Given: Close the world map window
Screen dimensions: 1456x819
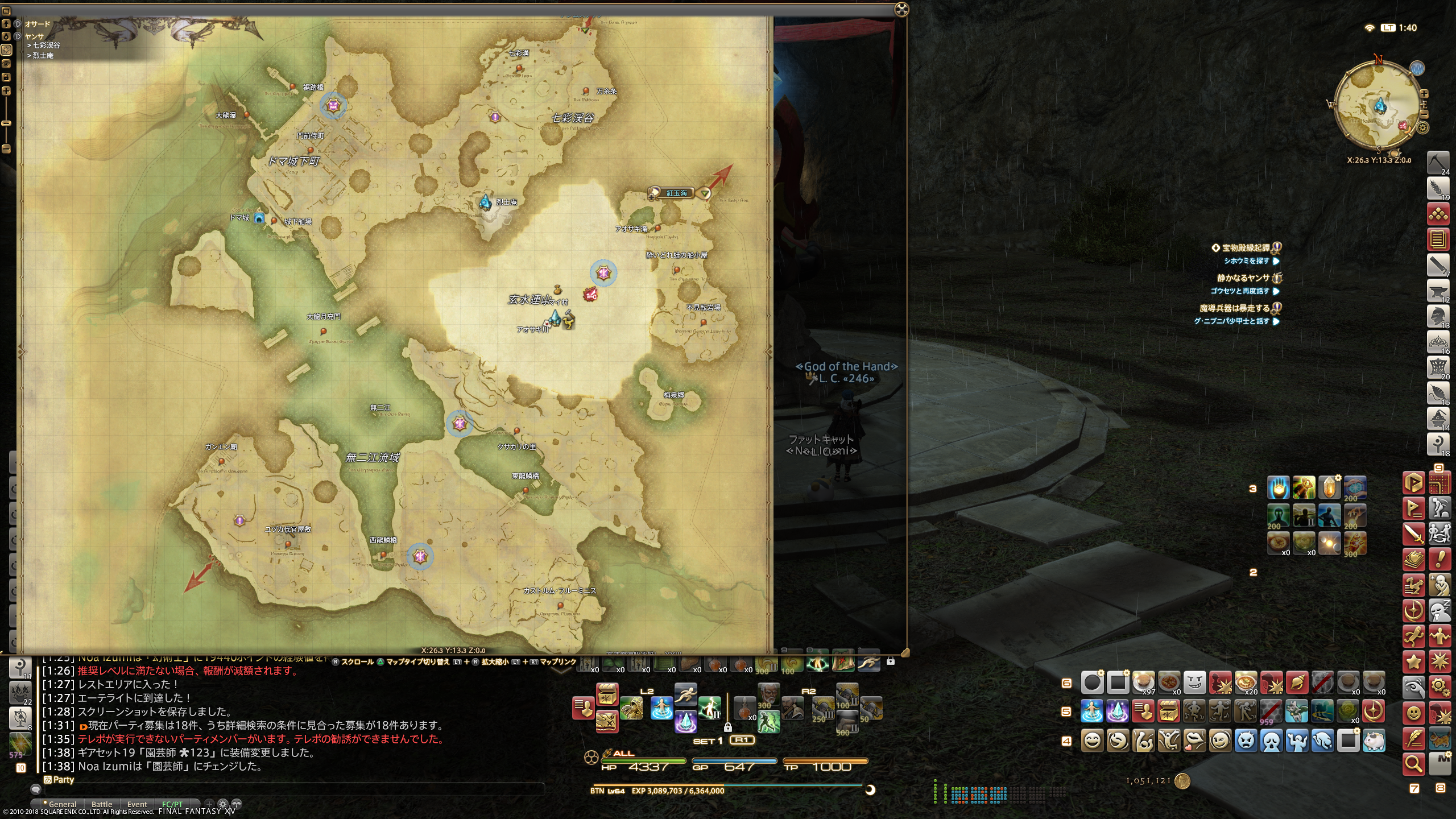Looking at the screenshot, I should [901, 9].
